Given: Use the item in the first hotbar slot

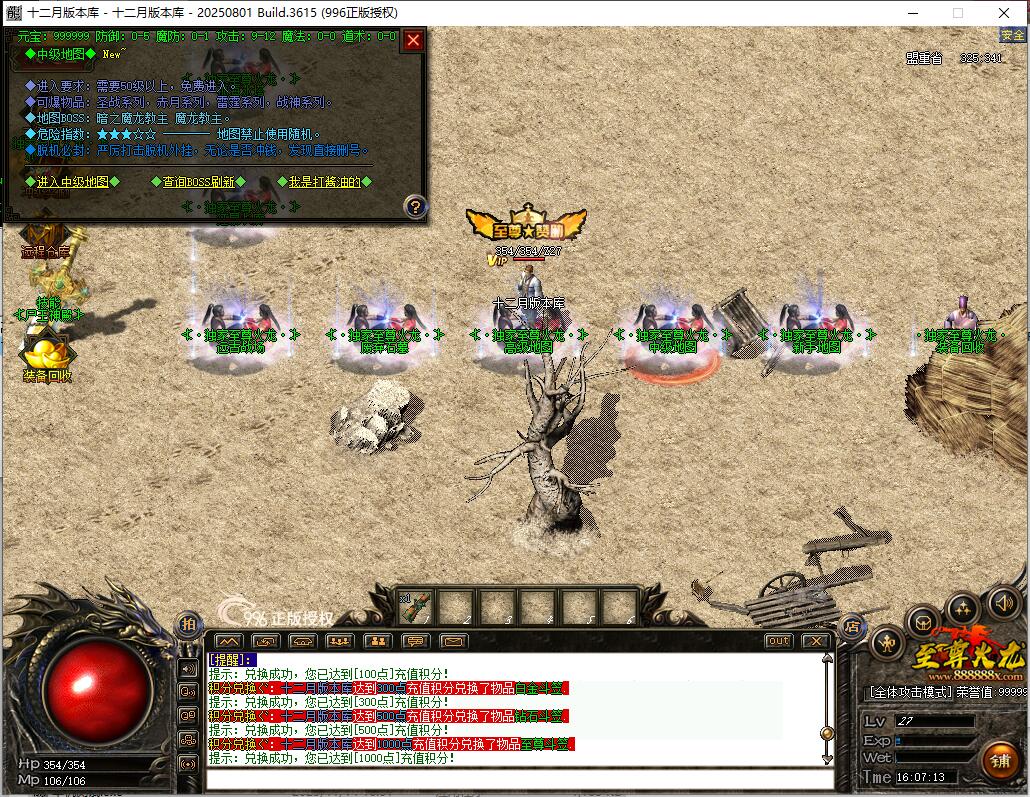Looking at the screenshot, I should (416, 606).
